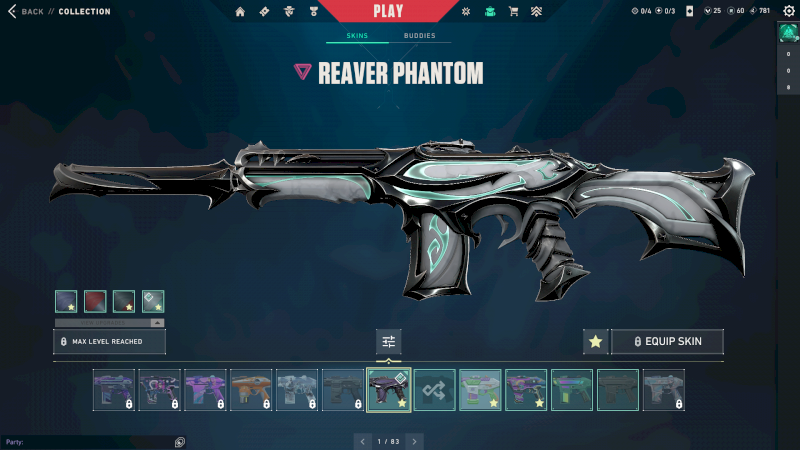
Task: Go to the next skin page
Action: pos(415,441)
